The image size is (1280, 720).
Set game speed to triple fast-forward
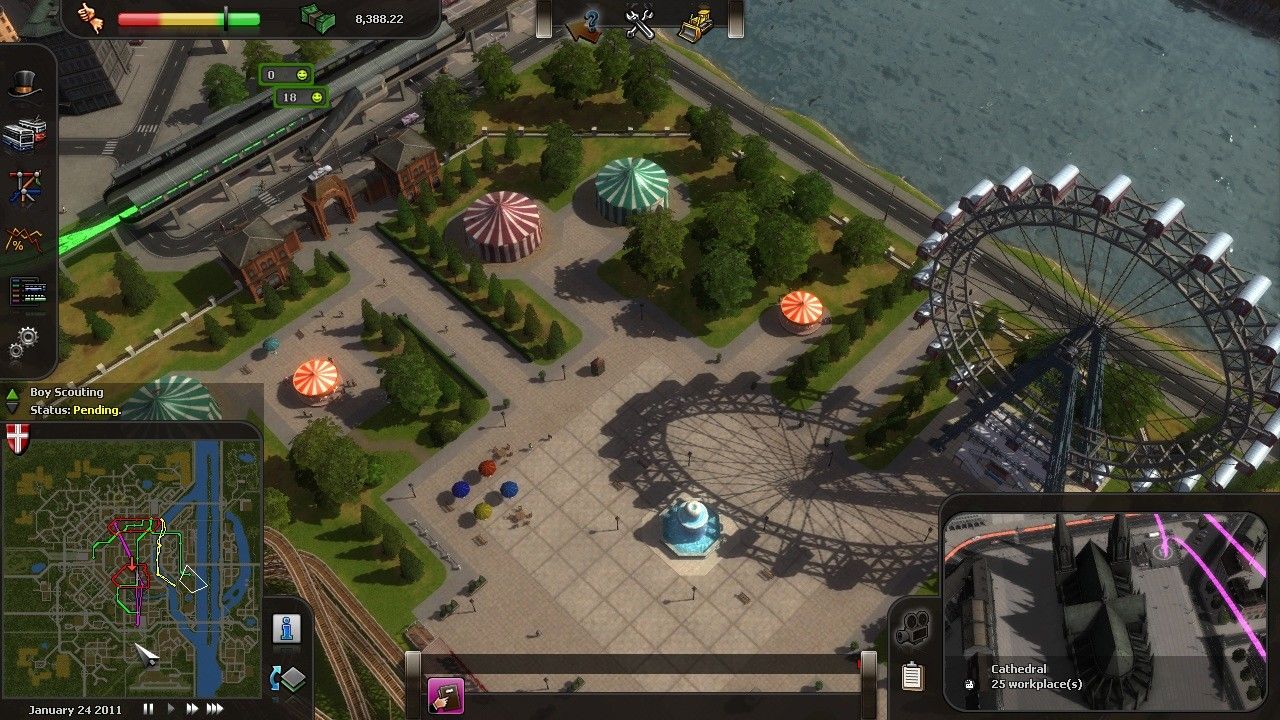(x=214, y=709)
